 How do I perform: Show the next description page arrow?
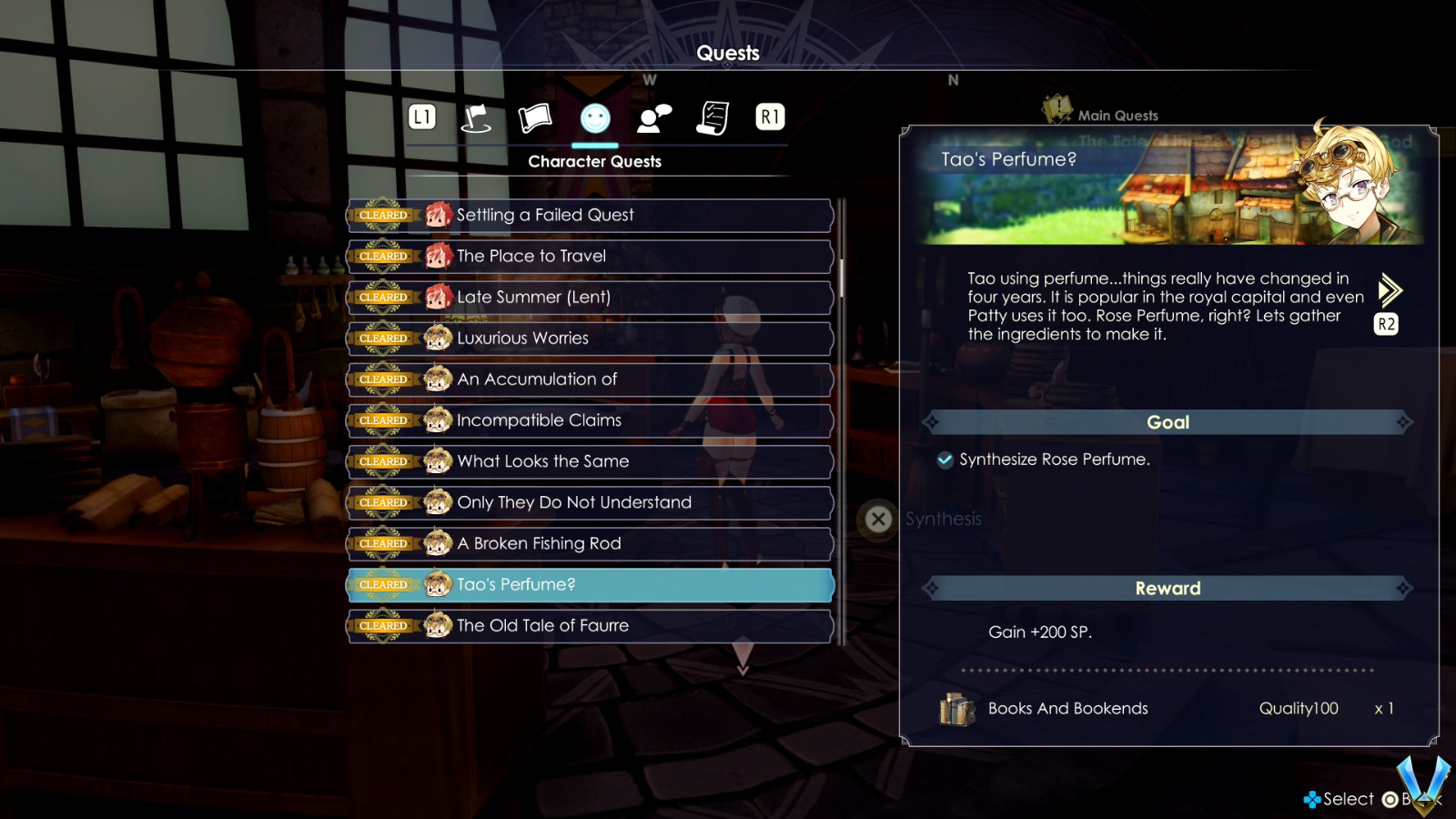tap(1389, 291)
